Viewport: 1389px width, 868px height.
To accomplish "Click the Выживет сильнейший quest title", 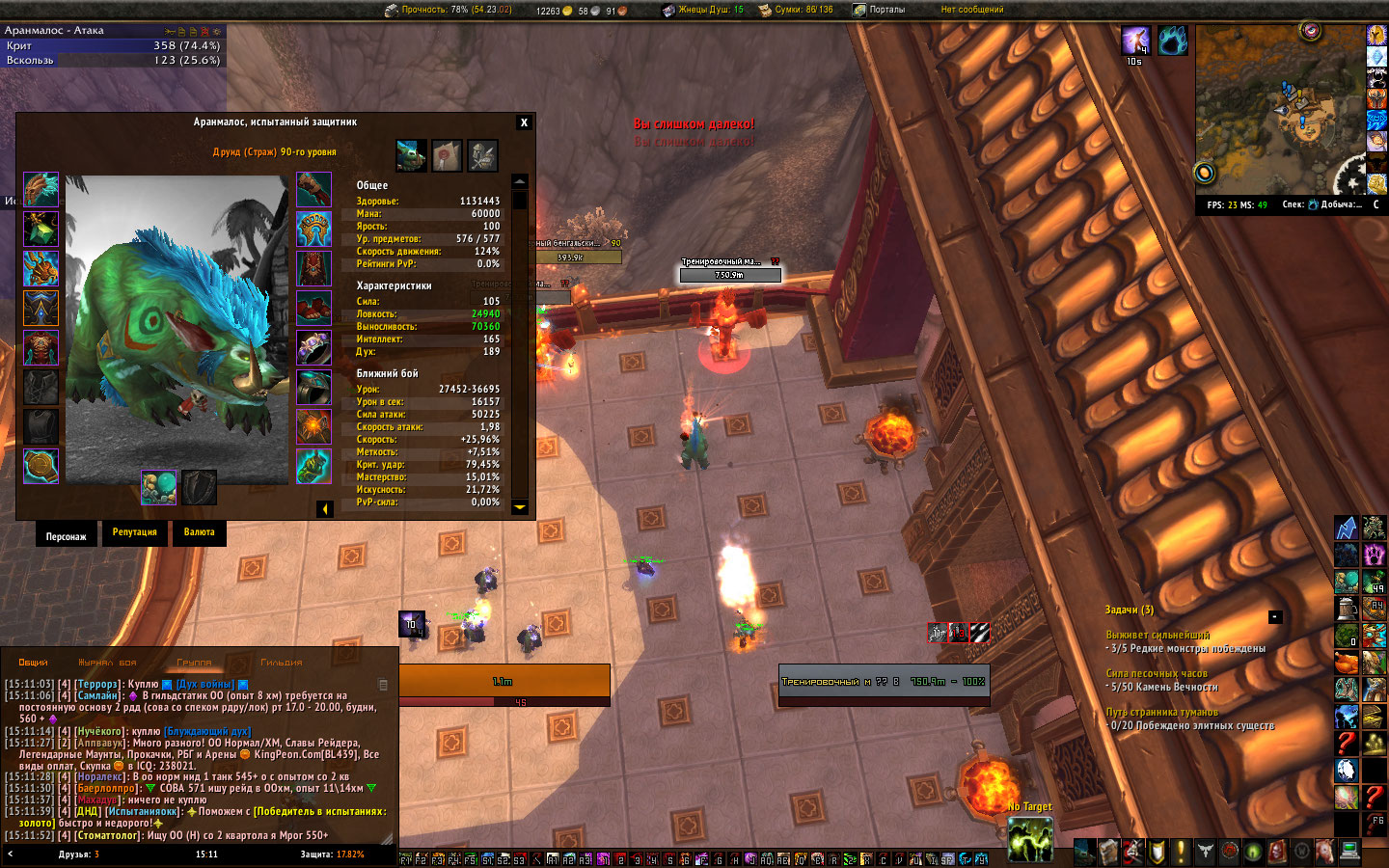I will pyautogui.click(x=1157, y=635).
